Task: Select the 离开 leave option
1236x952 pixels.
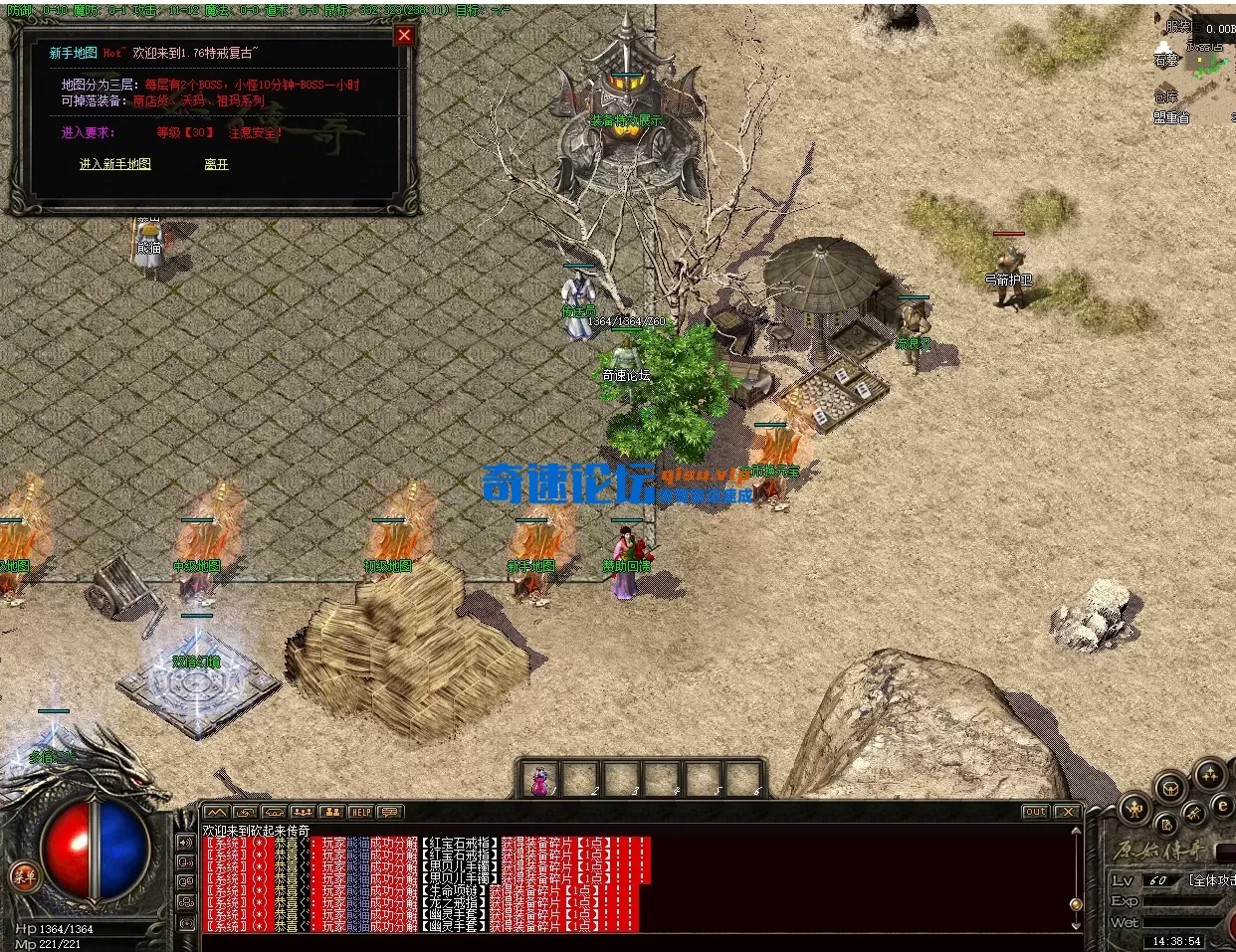Action: 216,164
